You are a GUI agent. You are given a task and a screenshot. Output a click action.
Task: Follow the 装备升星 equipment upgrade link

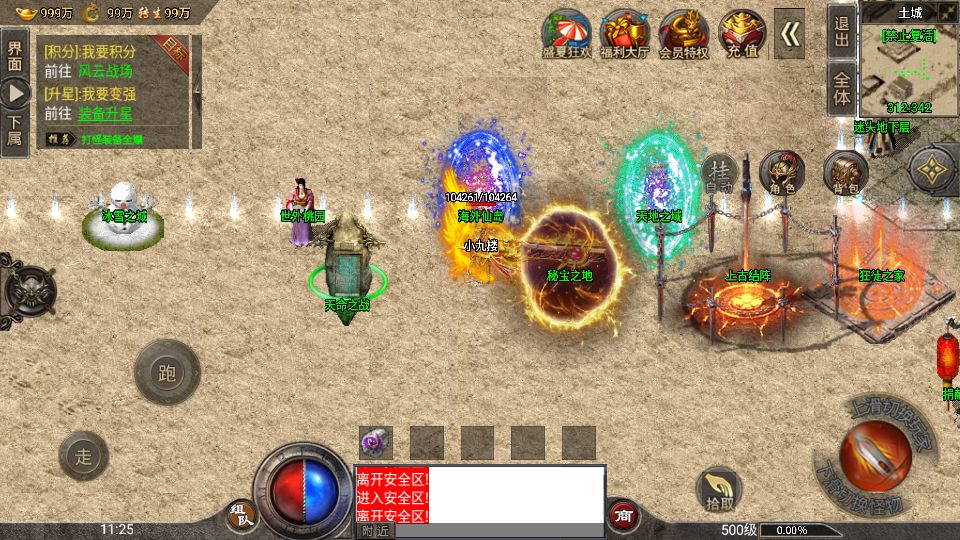click(x=105, y=114)
